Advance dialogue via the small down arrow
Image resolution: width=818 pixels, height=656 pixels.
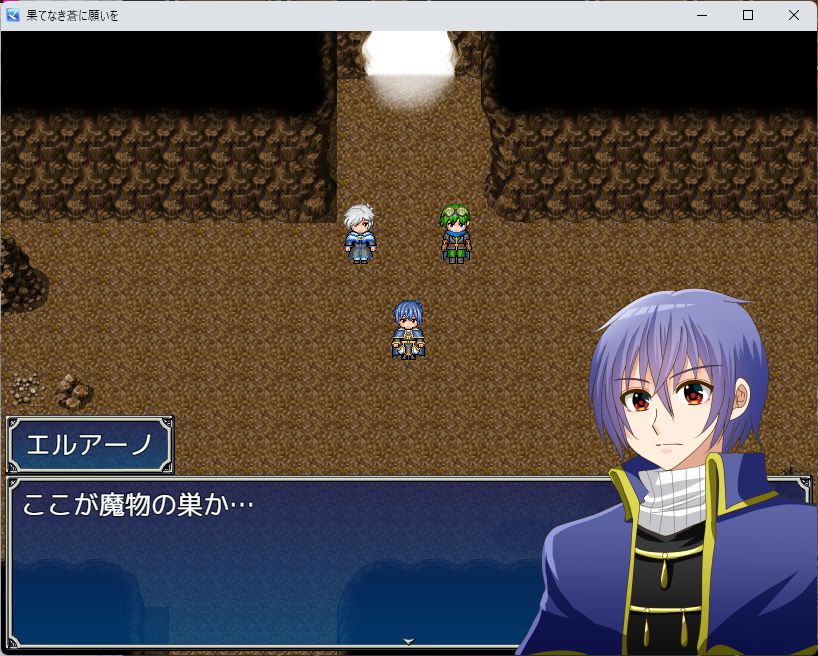(x=408, y=641)
